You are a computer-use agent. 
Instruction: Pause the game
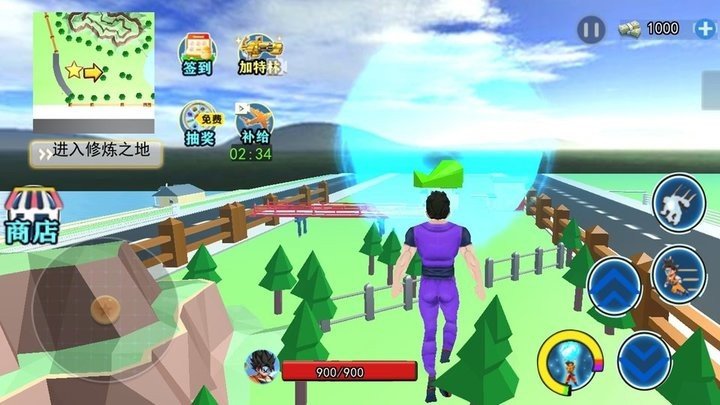[590, 30]
